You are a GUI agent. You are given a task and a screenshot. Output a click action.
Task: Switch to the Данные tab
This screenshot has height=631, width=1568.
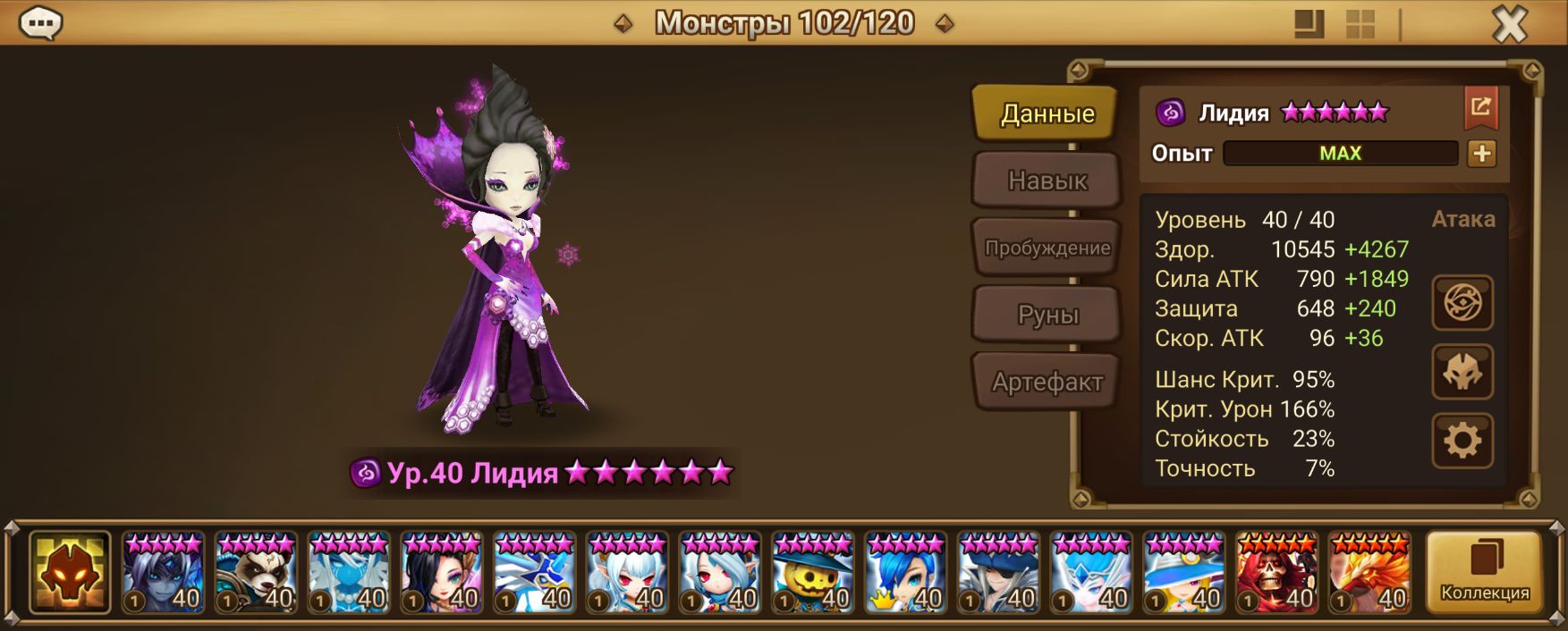click(x=1047, y=114)
